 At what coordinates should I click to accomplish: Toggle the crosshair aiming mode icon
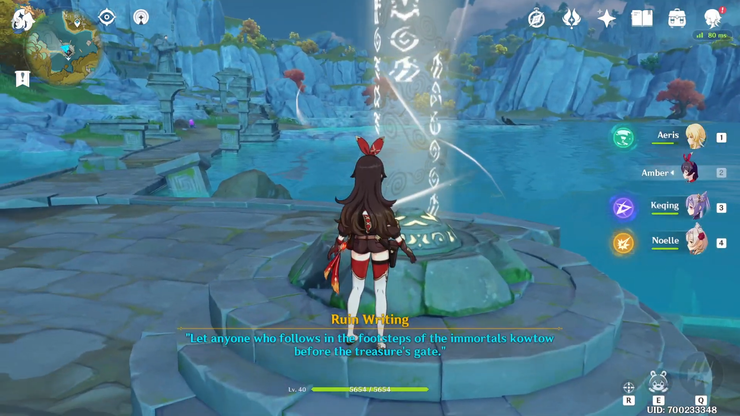(629, 387)
